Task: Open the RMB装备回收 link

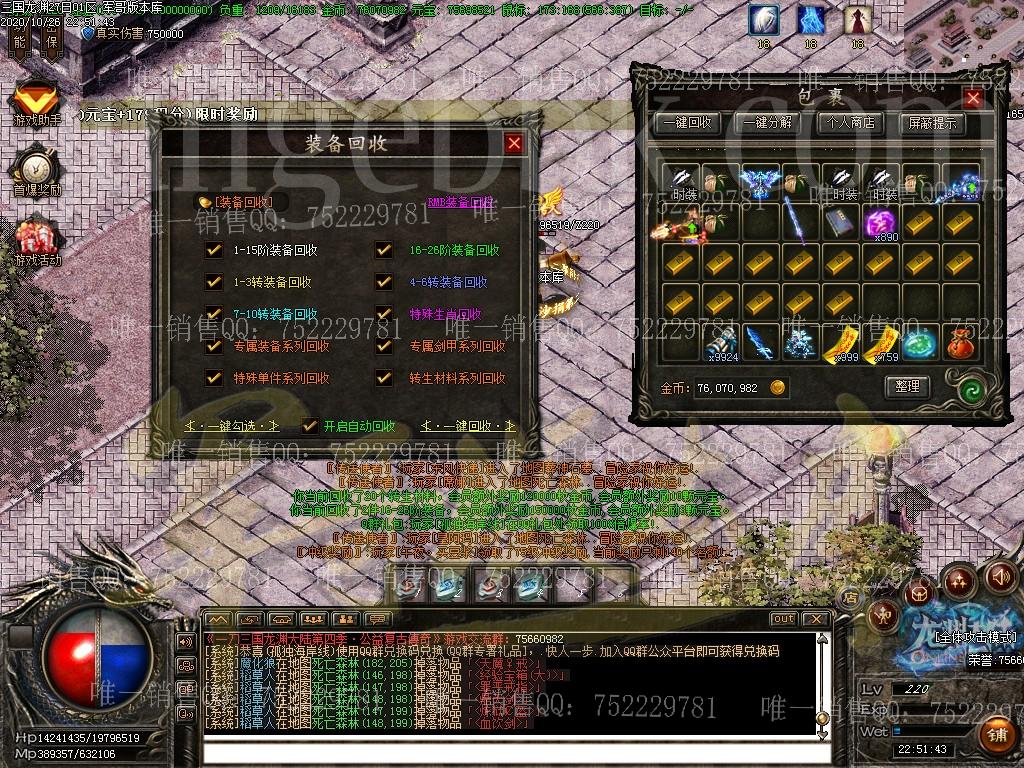Action: [461, 202]
